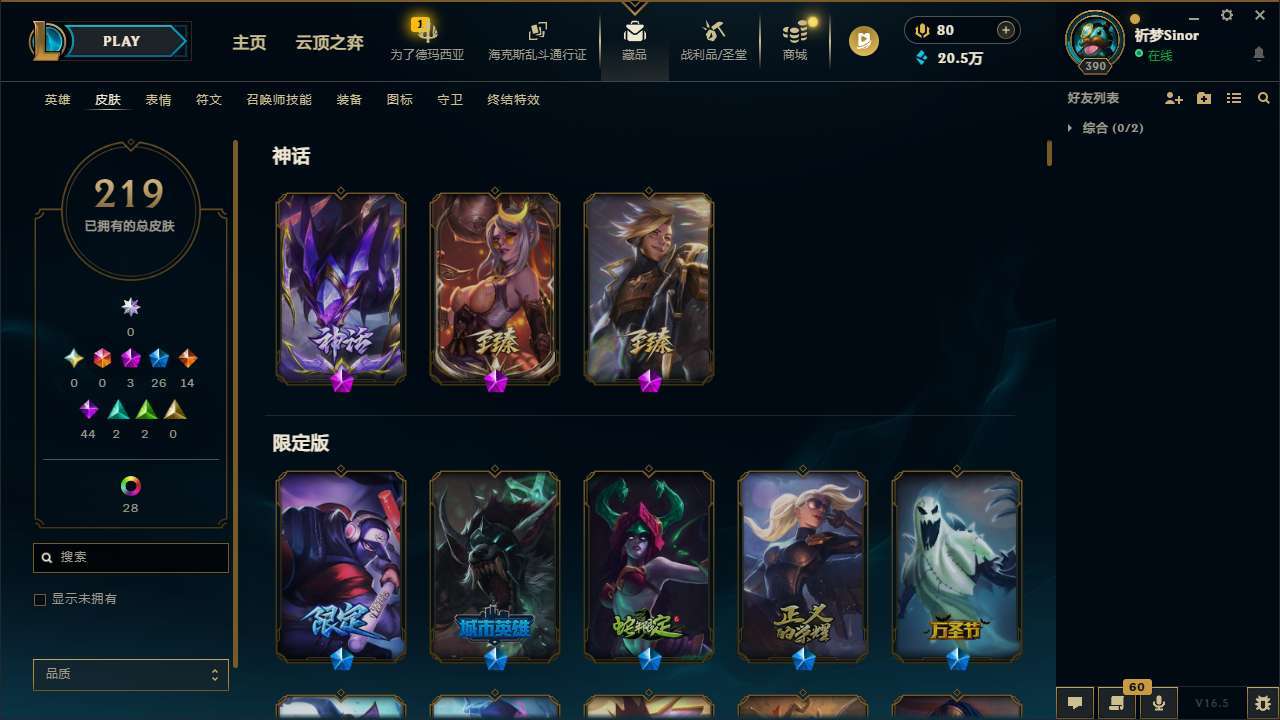The width and height of the screenshot is (1280, 720).
Task: Open friend search magnifier in friends panel
Action: pos(1264,98)
